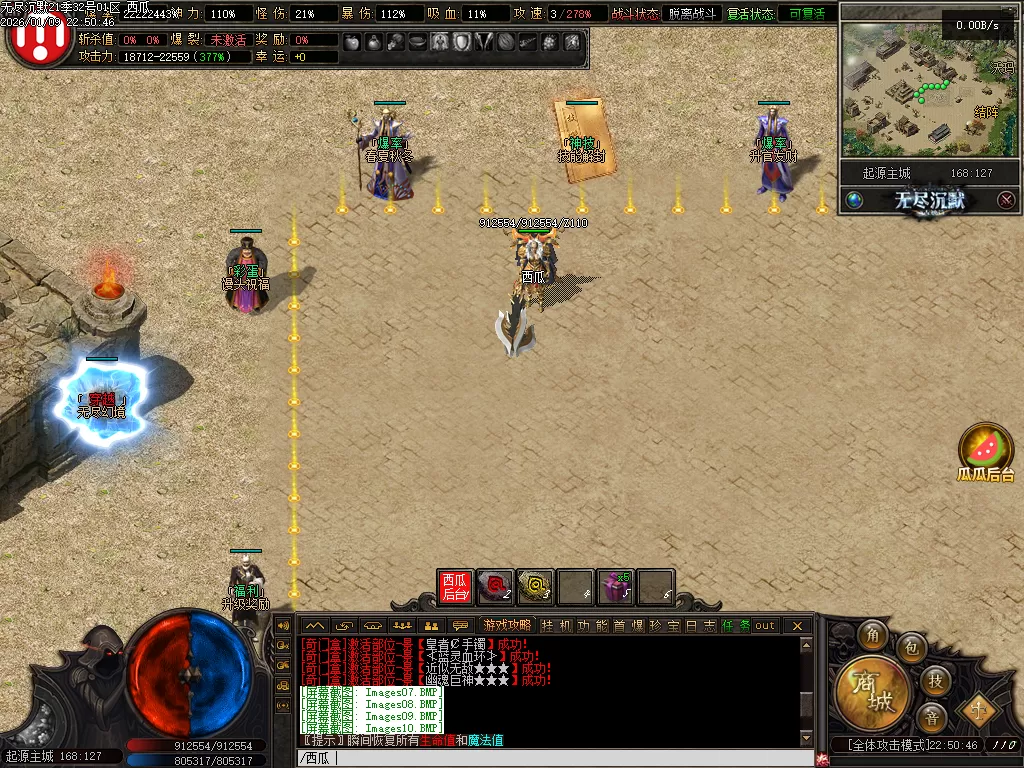Click the chat input field containing /西瓜
Viewport: 1024px width, 768px height.
[x=550, y=758]
